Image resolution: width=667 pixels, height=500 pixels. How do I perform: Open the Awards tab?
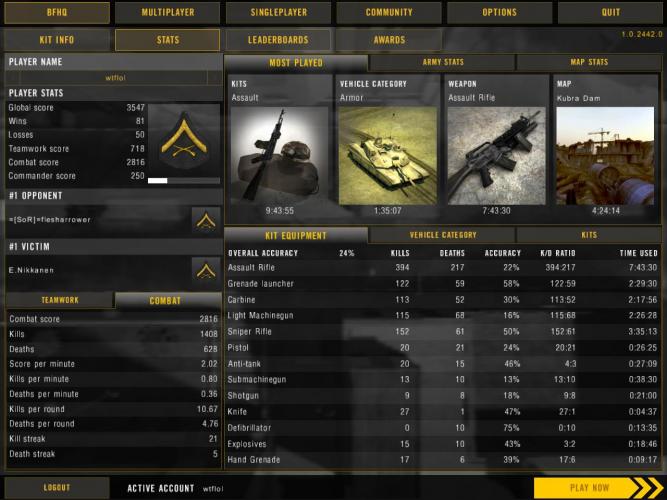click(389, 40)
